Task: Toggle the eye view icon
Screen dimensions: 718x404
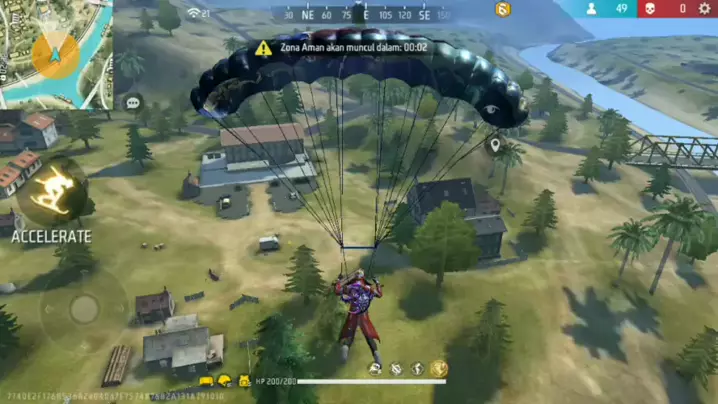Action: pyautogui.click(x=491, y=109)
